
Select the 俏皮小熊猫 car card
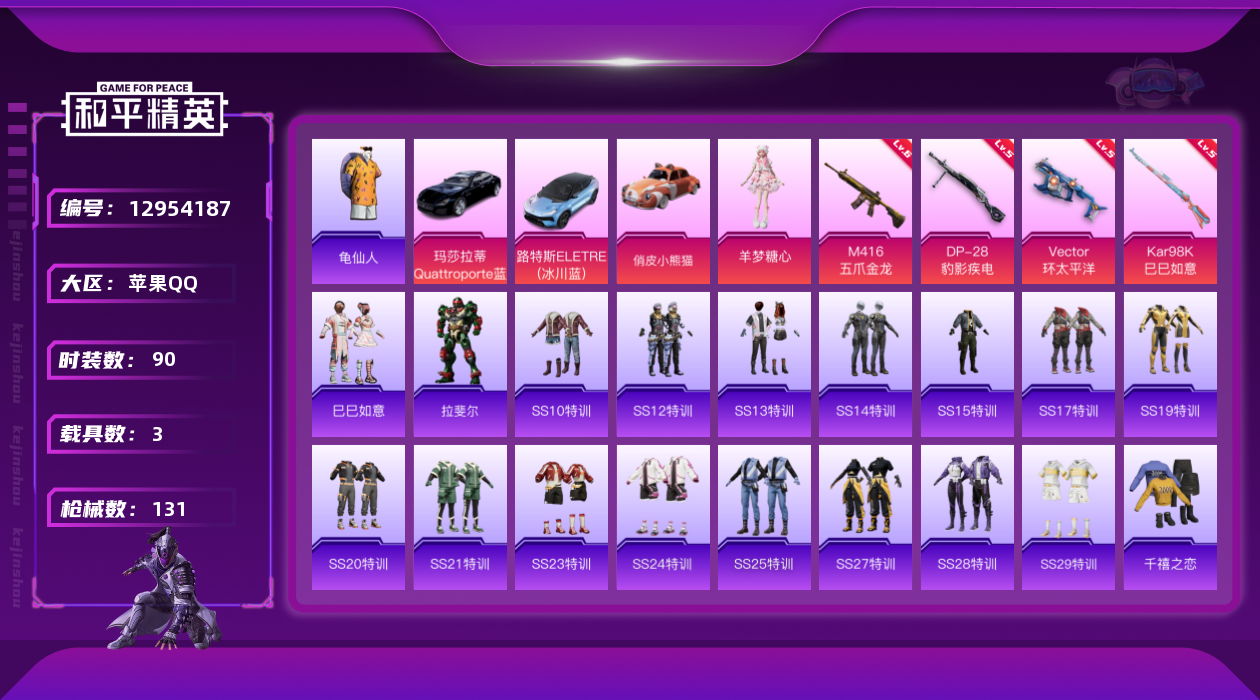pos(663,211)
